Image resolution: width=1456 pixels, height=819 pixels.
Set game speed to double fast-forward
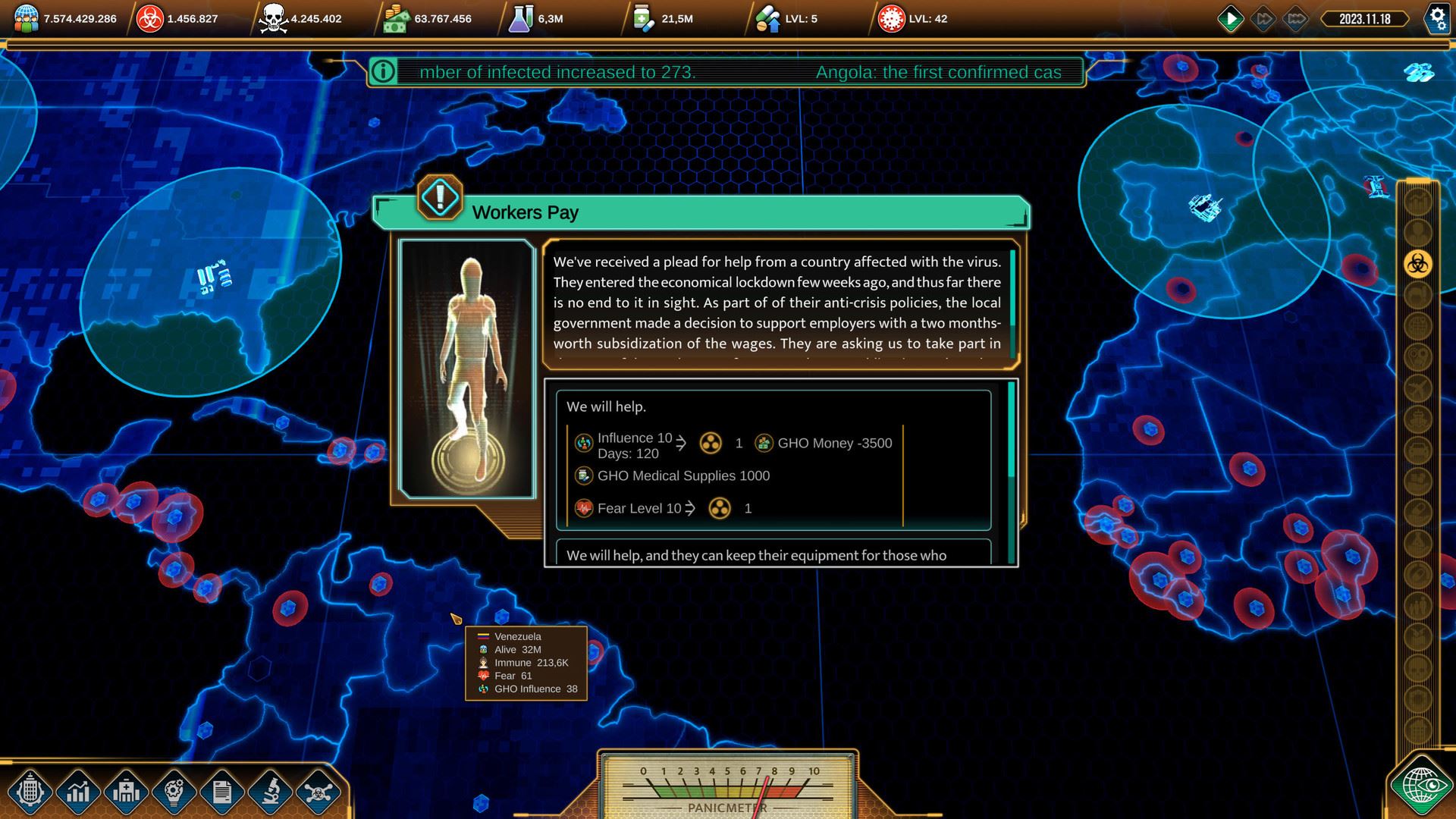pyautogui.click(x=1263, y=19)
